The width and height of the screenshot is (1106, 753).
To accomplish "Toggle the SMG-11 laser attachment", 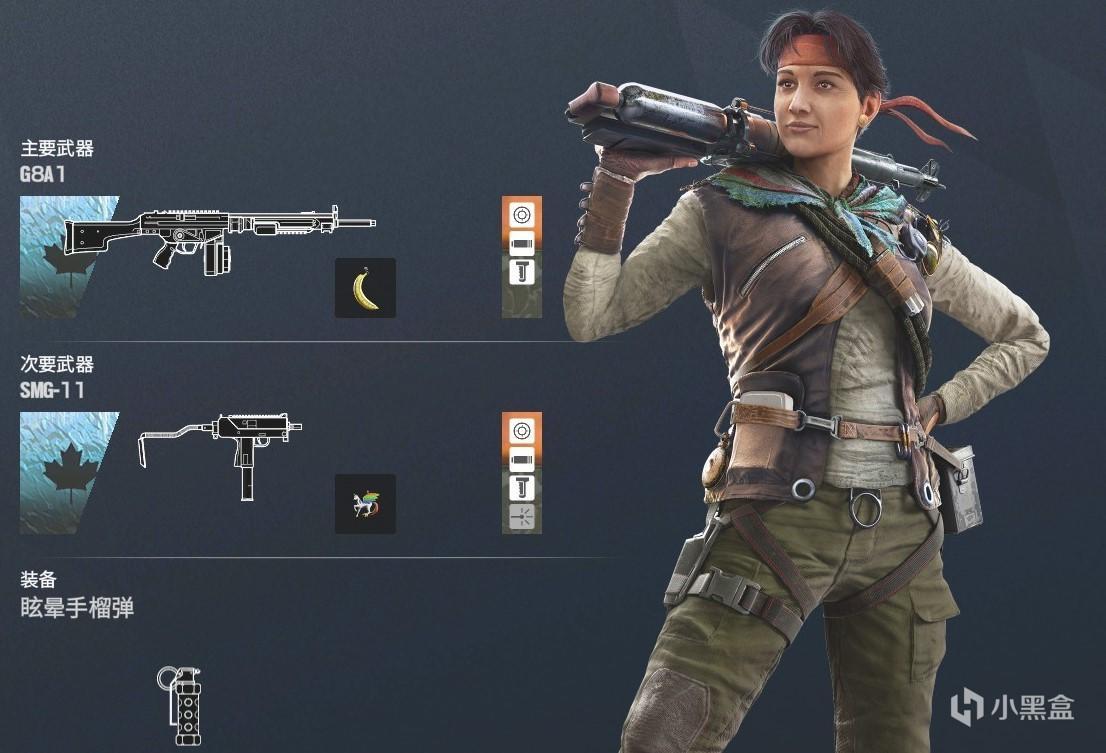I will (x=522, y=516).
